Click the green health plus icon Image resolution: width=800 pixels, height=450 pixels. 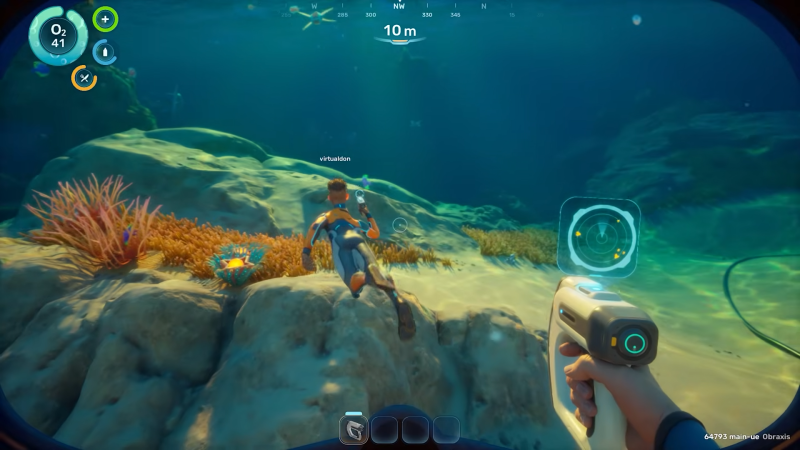pyautogui.click(x=105, y=19)
